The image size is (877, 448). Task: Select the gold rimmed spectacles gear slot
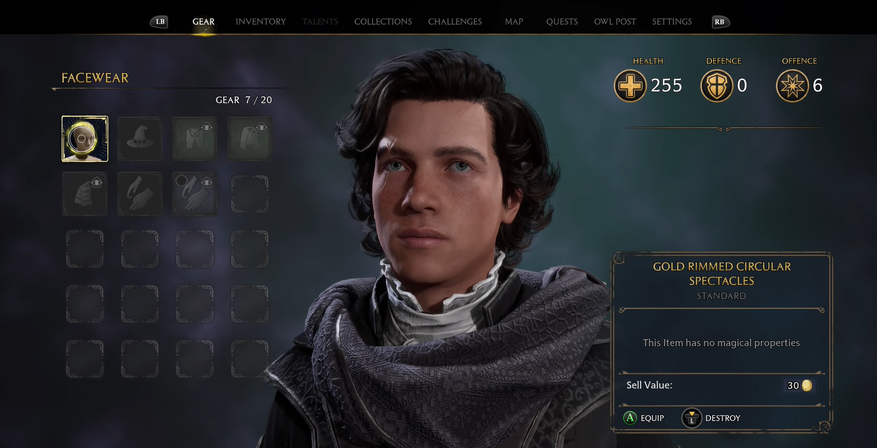tap(85, 139)
